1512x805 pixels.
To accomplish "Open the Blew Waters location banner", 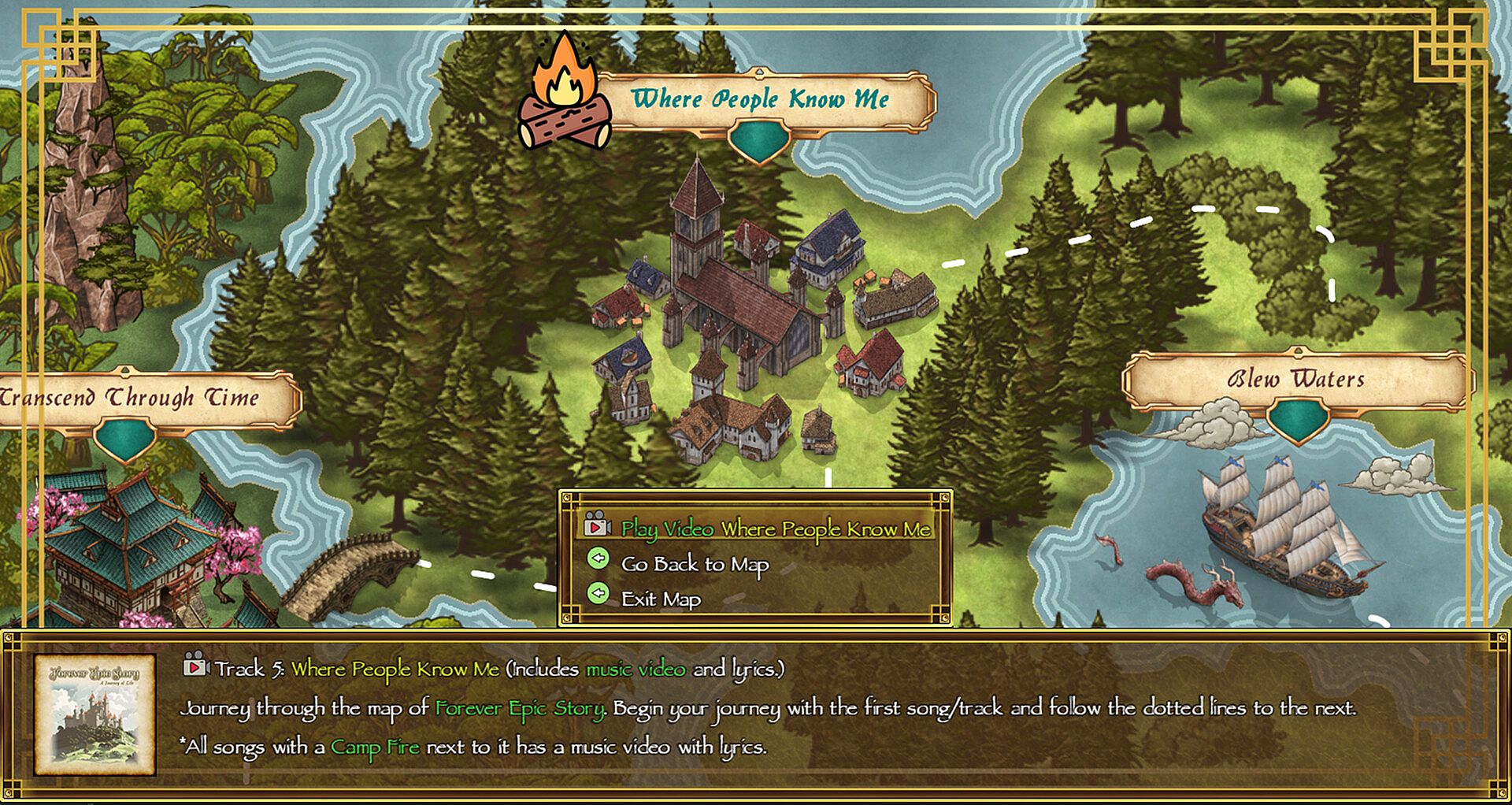I will click(x=1295, y=380).
